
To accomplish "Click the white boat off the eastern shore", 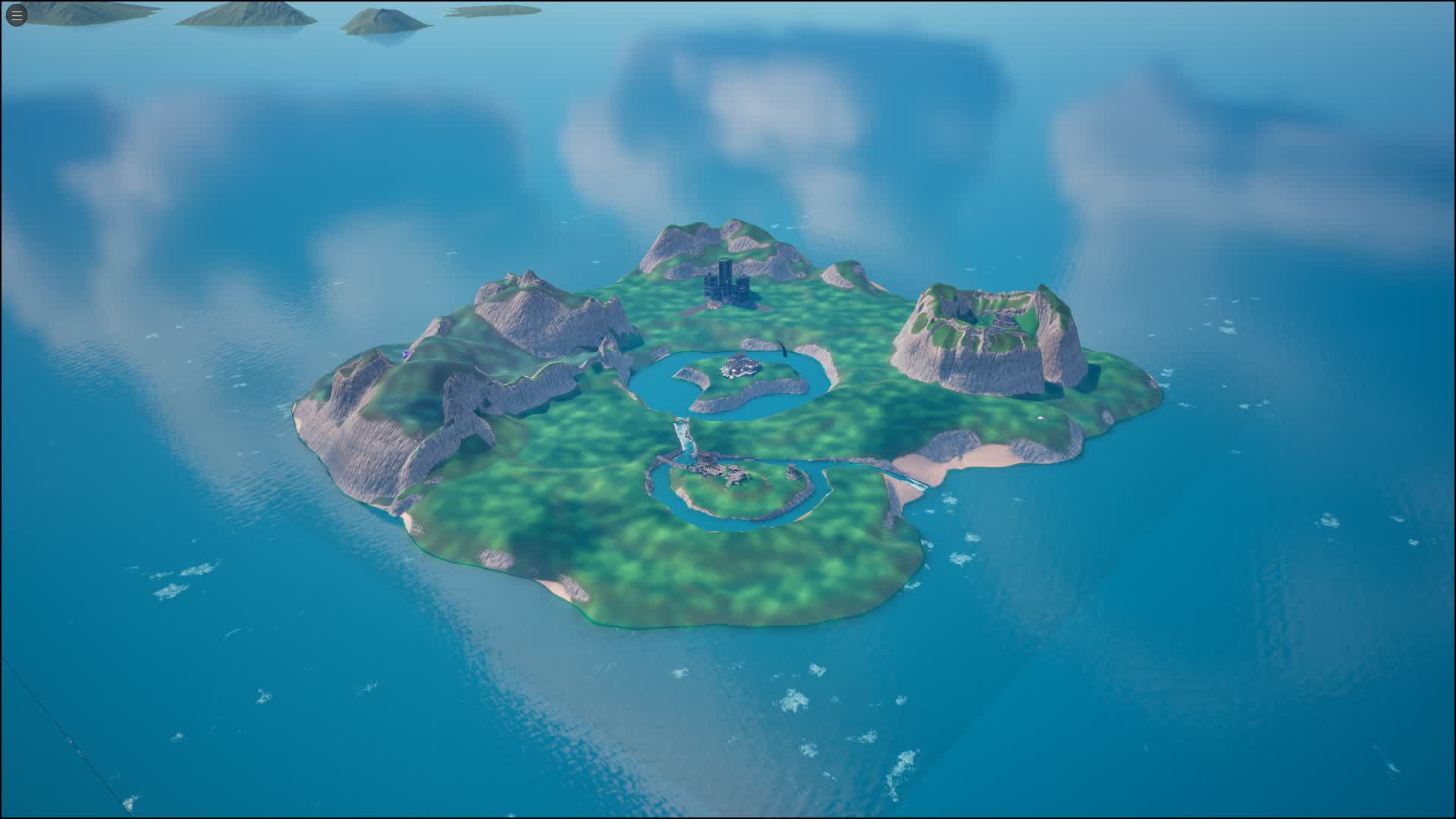I will point(1040,418).
